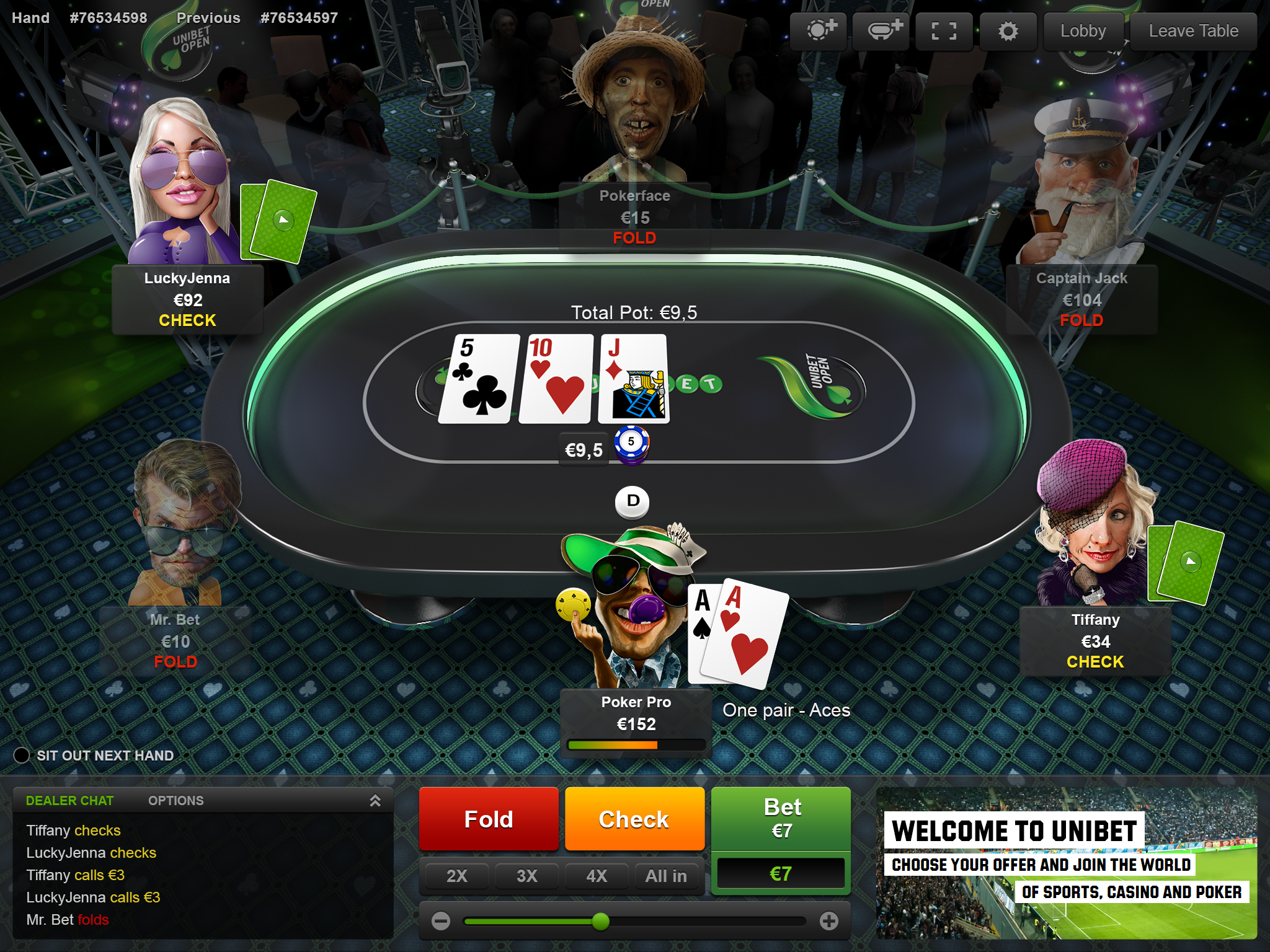Image resolution: width=1270 pixels, height=952 pixels.
Task: Click the €7 bet amount field
Action: (781, 874)
